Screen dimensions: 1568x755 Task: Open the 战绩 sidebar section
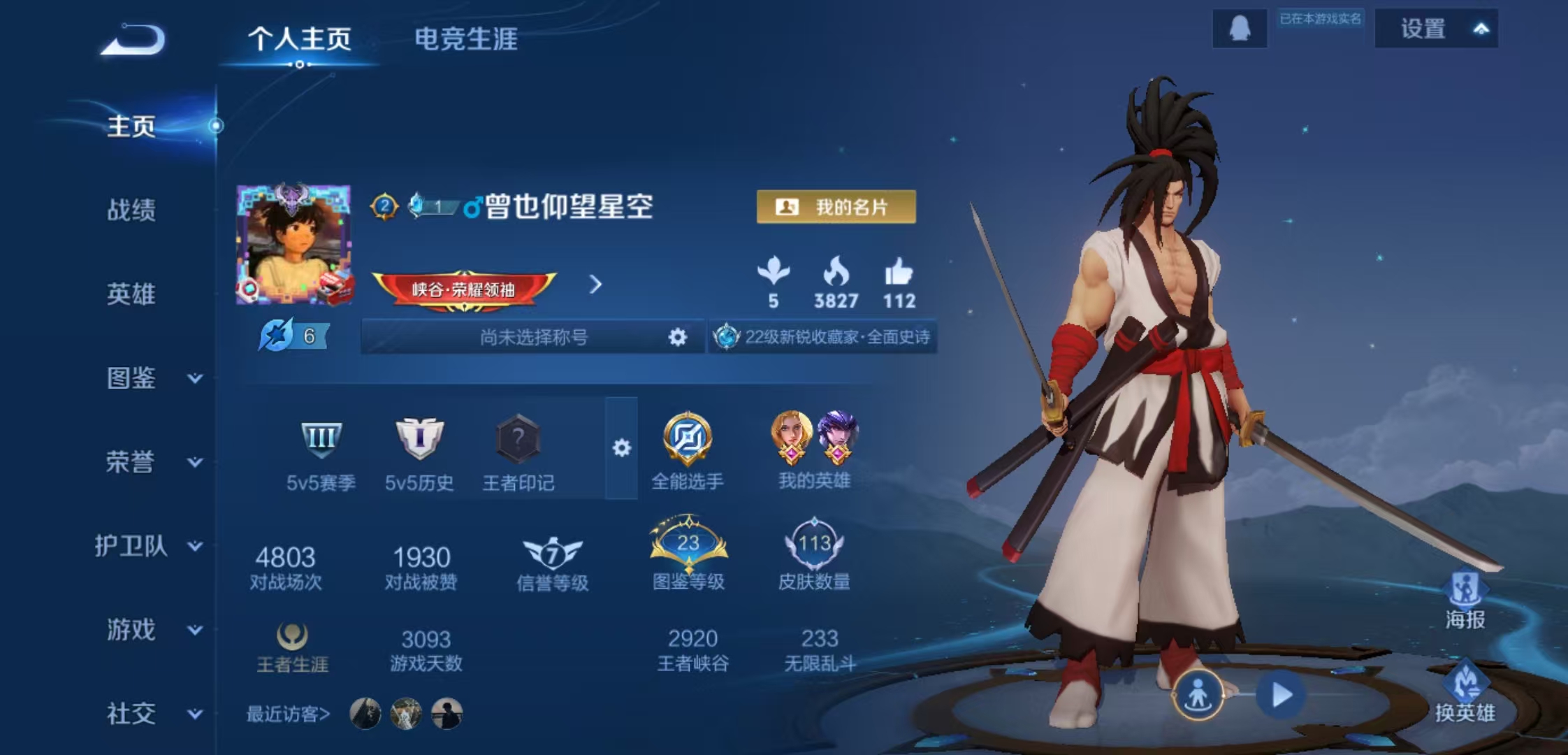pyautogui.click(x=131, y=210)
